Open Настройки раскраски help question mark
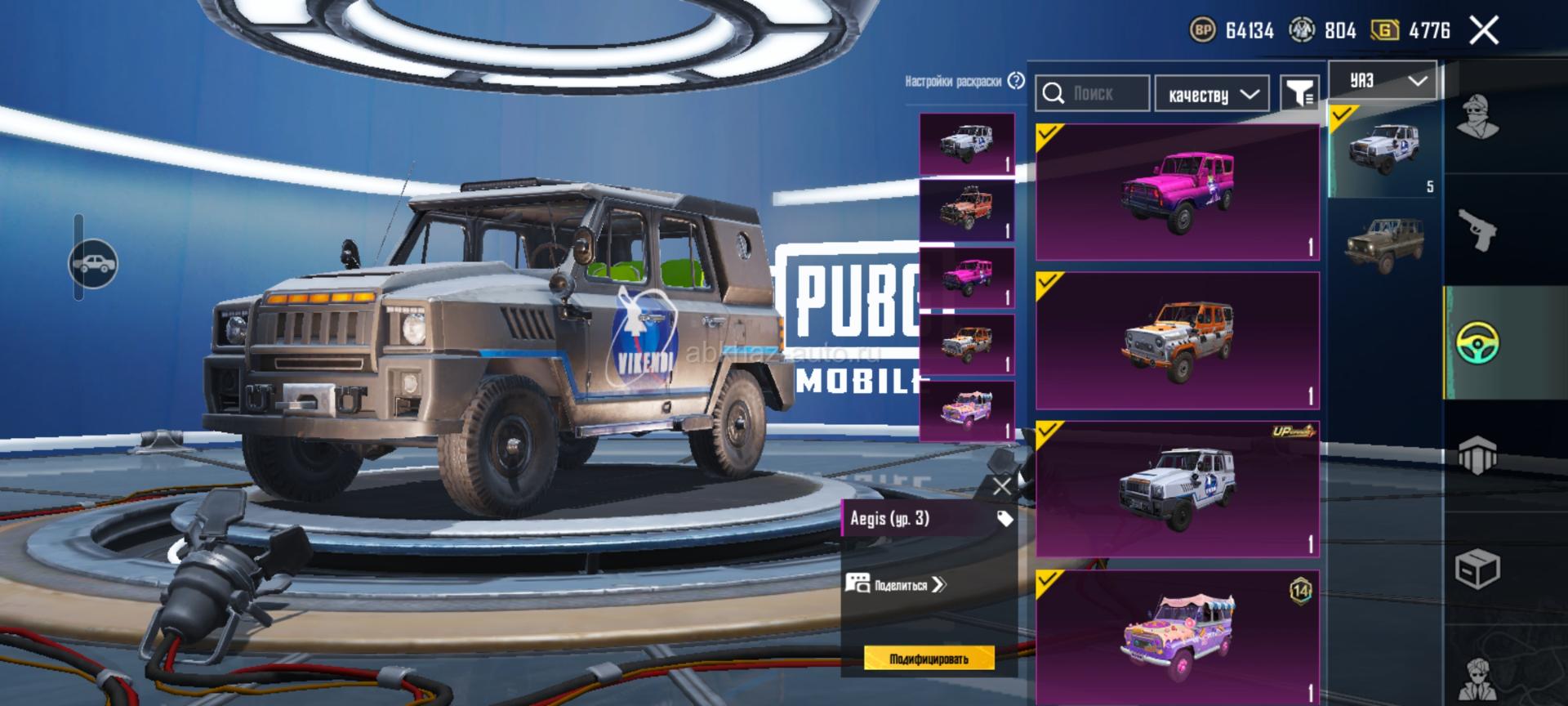This screenshot has height=706, width=1568. coord(1016,81)
